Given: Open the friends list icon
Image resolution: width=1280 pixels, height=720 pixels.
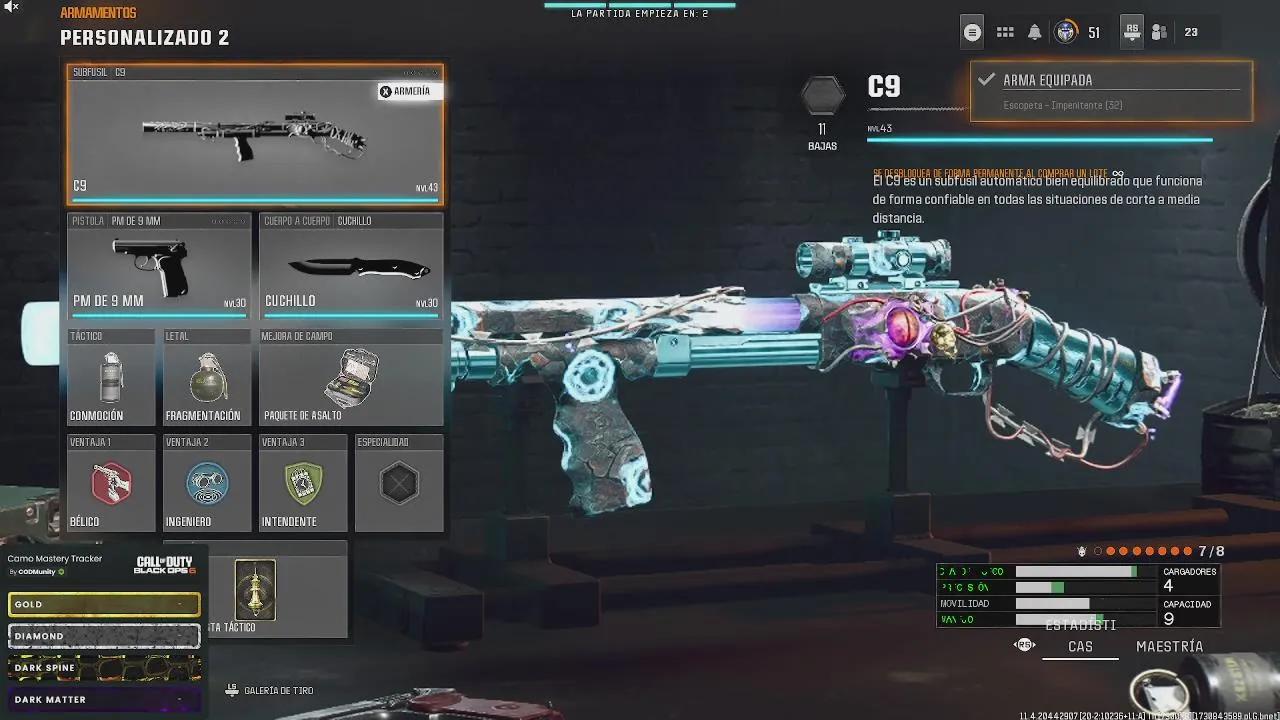Looking at the screenshot, I should [1159, 32].
